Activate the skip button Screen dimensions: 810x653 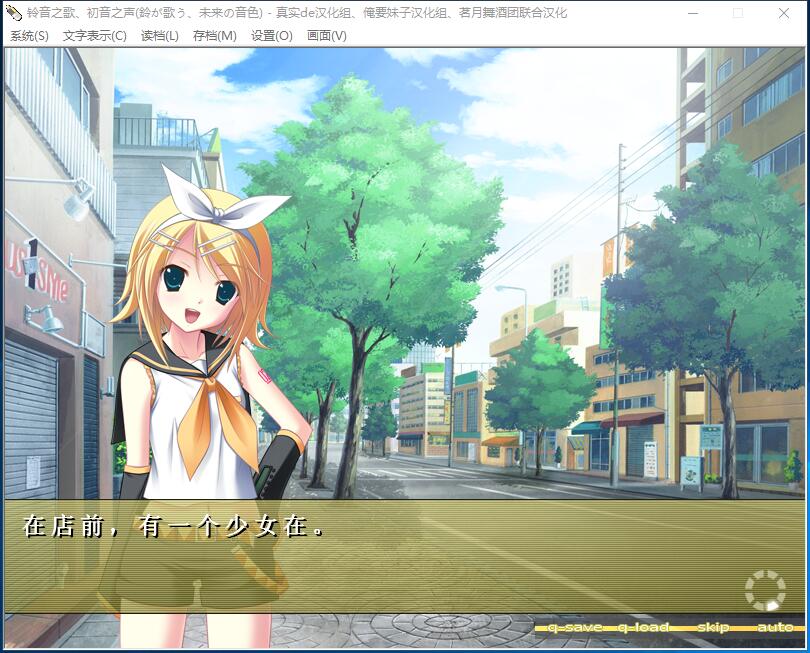[712, 627]
